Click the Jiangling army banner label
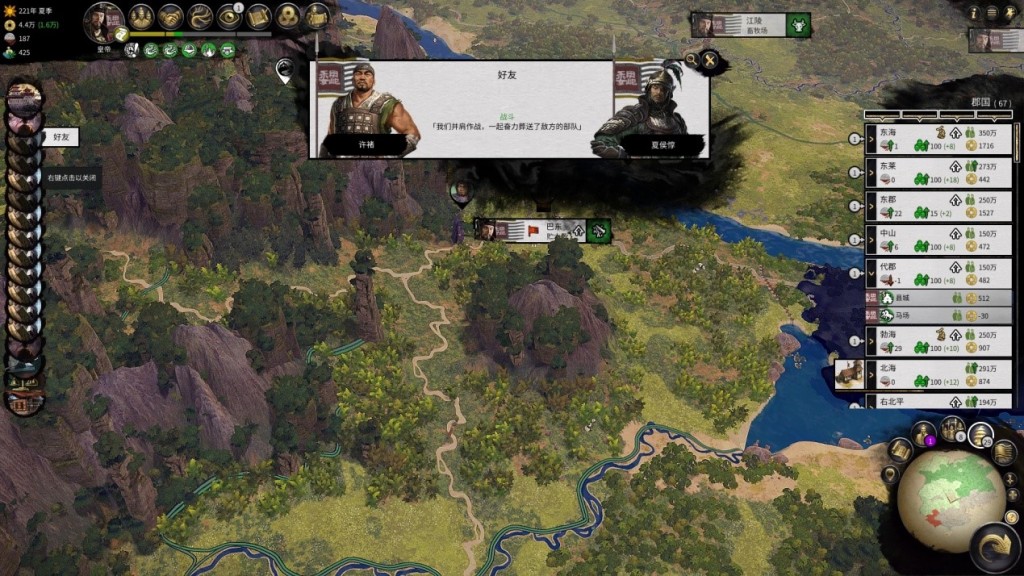This screenshot has height=576, width=1024. [x=750, y=25]
